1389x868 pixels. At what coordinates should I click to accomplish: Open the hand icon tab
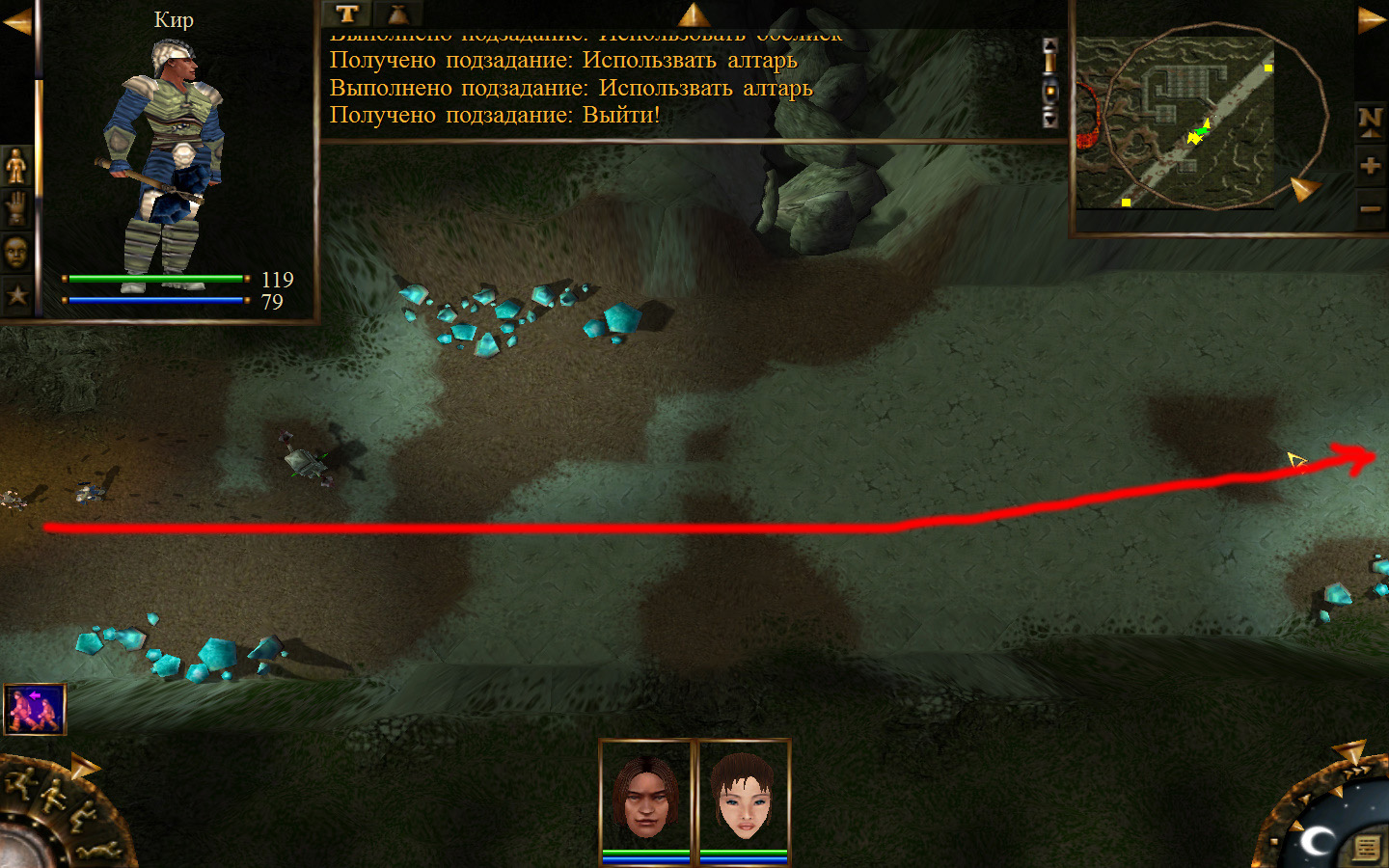(16, 209)
